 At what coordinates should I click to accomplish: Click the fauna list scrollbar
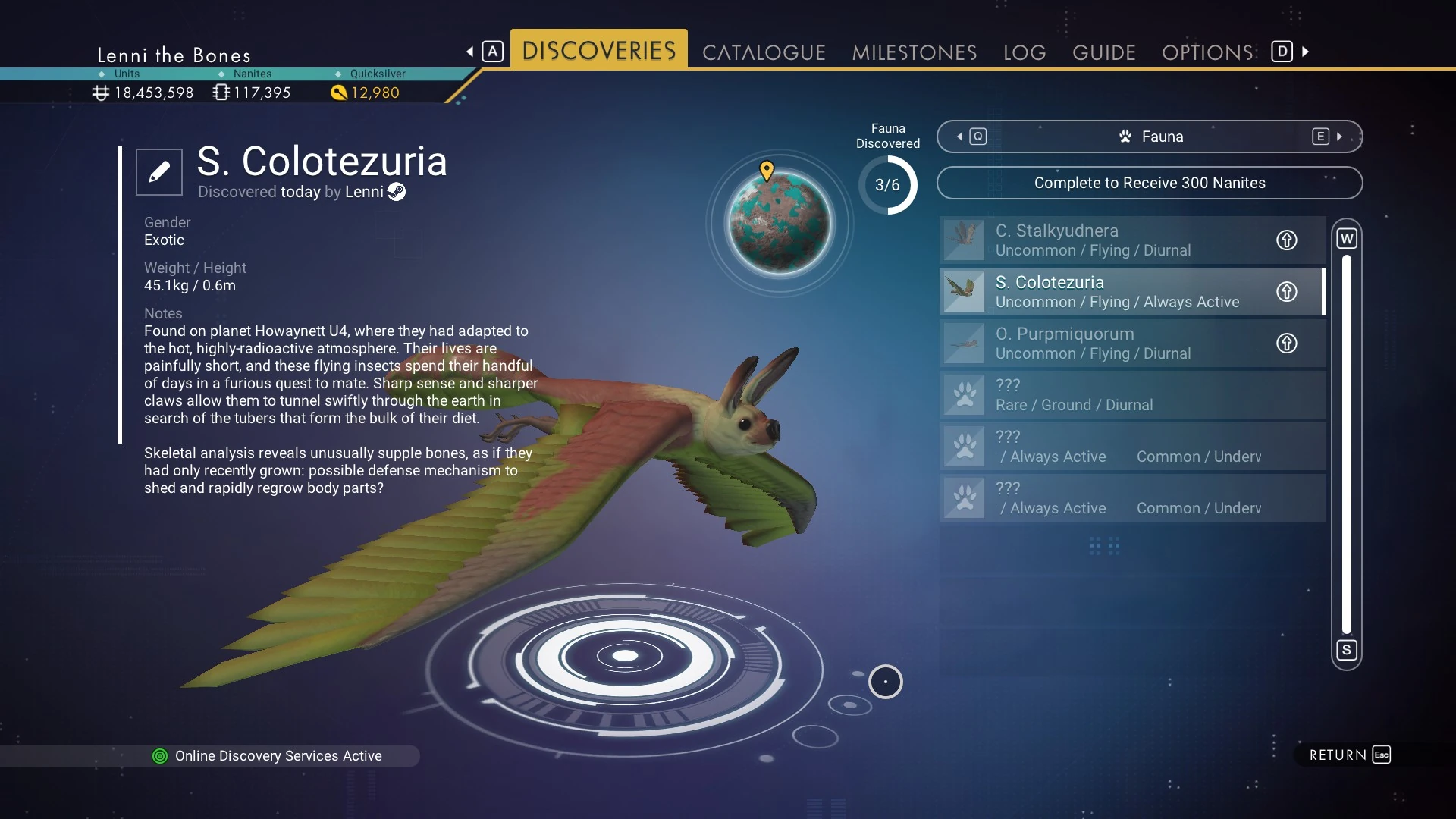tap(1346, 444)
